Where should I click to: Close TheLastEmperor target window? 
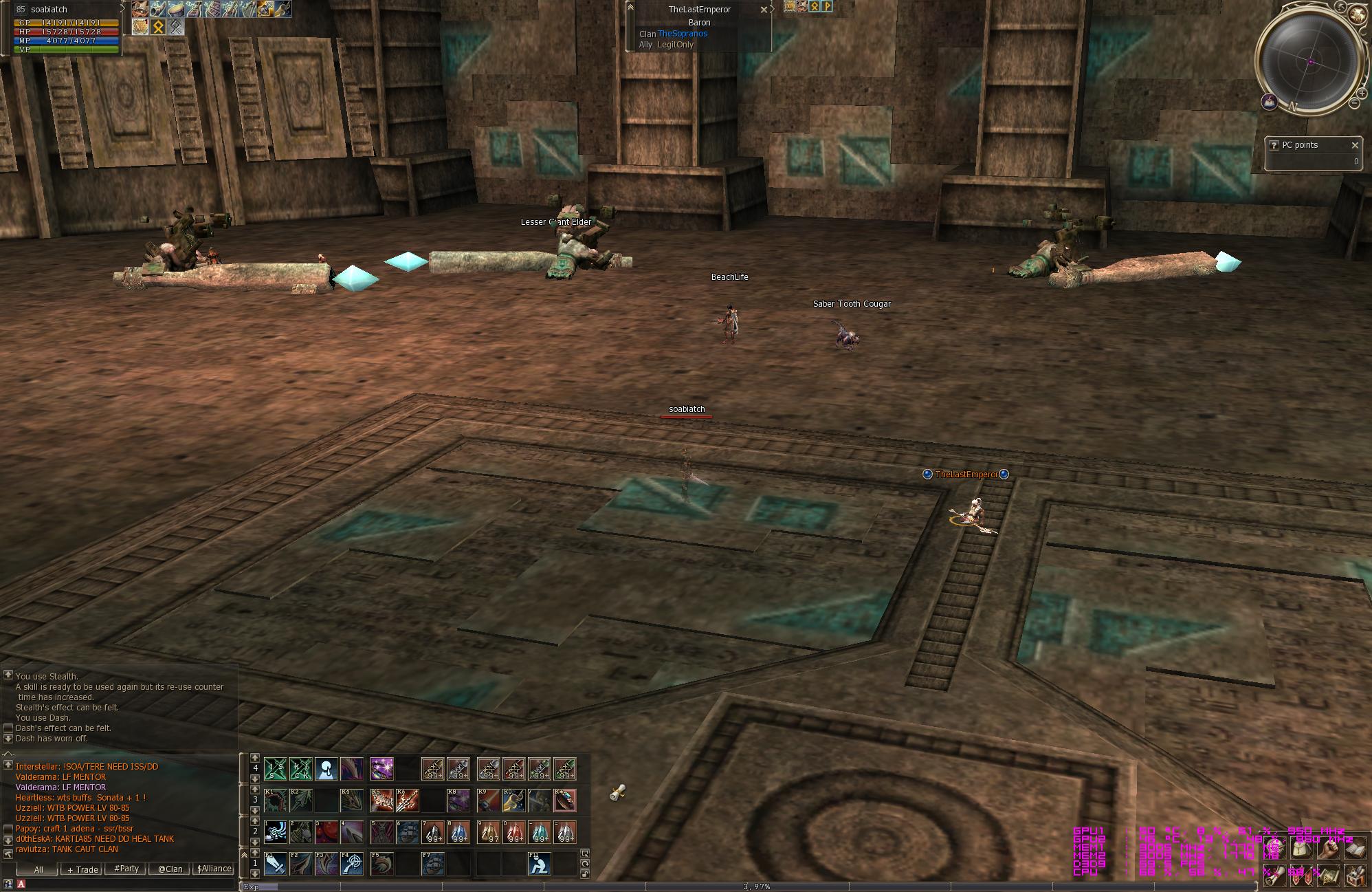(x=764, y=10)
